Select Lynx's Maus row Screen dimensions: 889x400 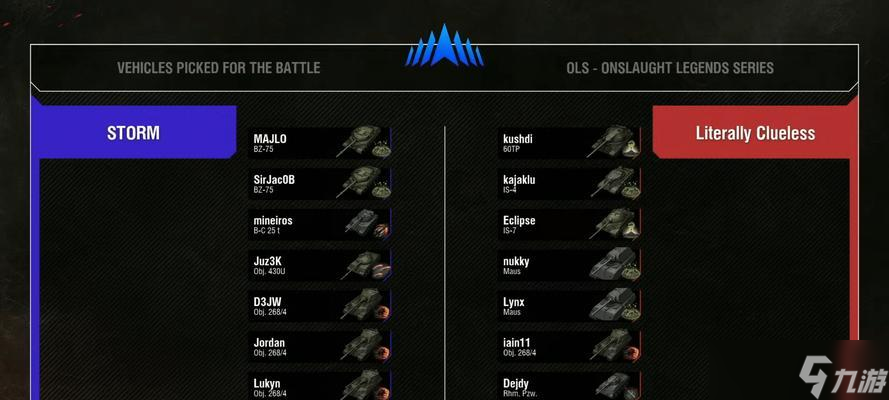[x=569, y=306]
